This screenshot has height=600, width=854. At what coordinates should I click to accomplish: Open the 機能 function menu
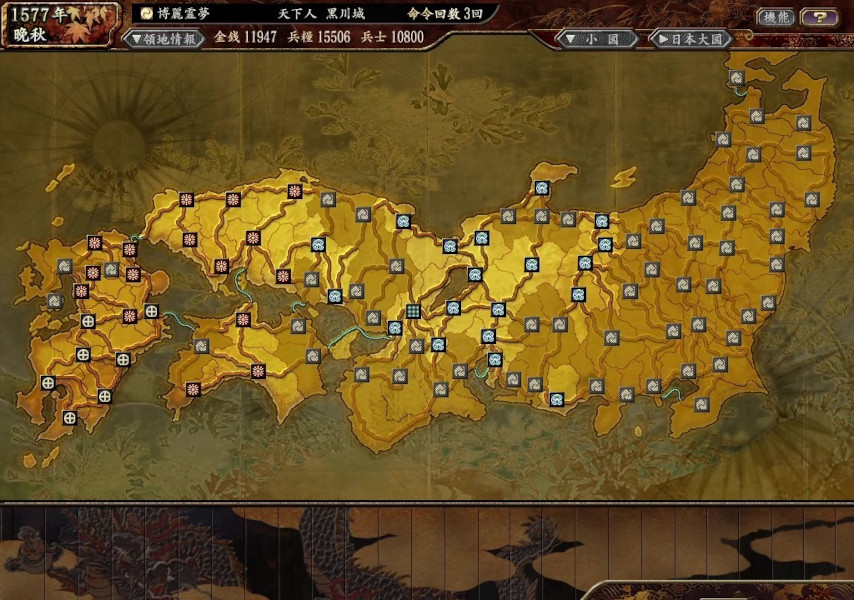tap(773, 17)
